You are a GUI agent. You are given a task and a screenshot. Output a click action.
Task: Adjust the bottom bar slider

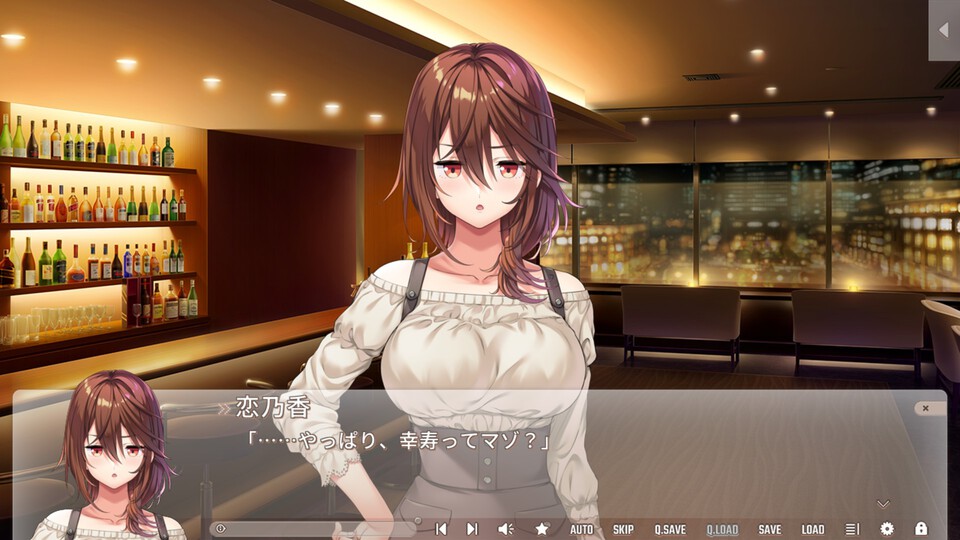tap(315, 529)
